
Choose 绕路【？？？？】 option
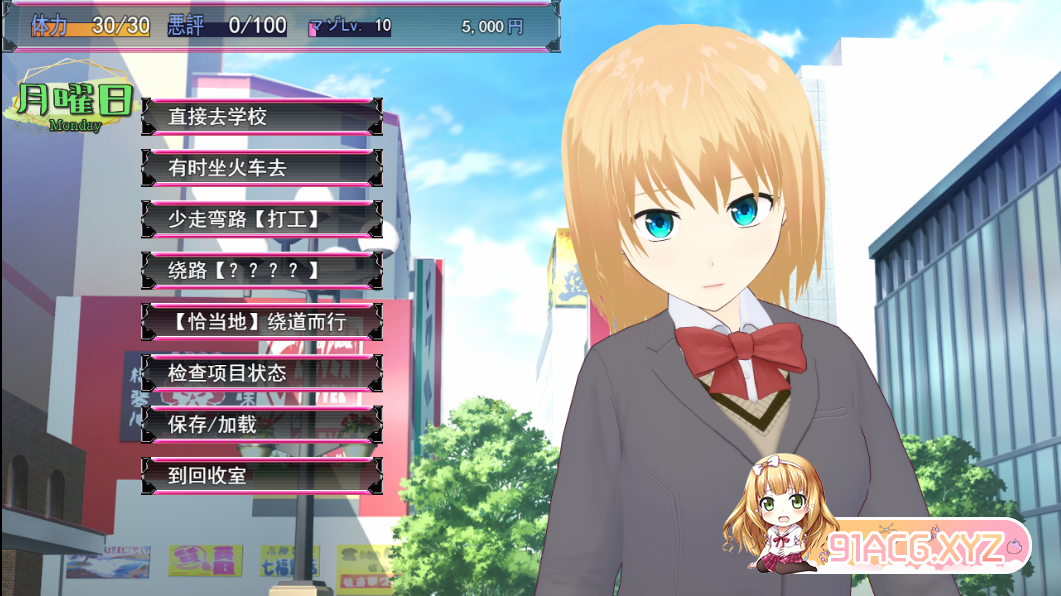pos(261,270)
